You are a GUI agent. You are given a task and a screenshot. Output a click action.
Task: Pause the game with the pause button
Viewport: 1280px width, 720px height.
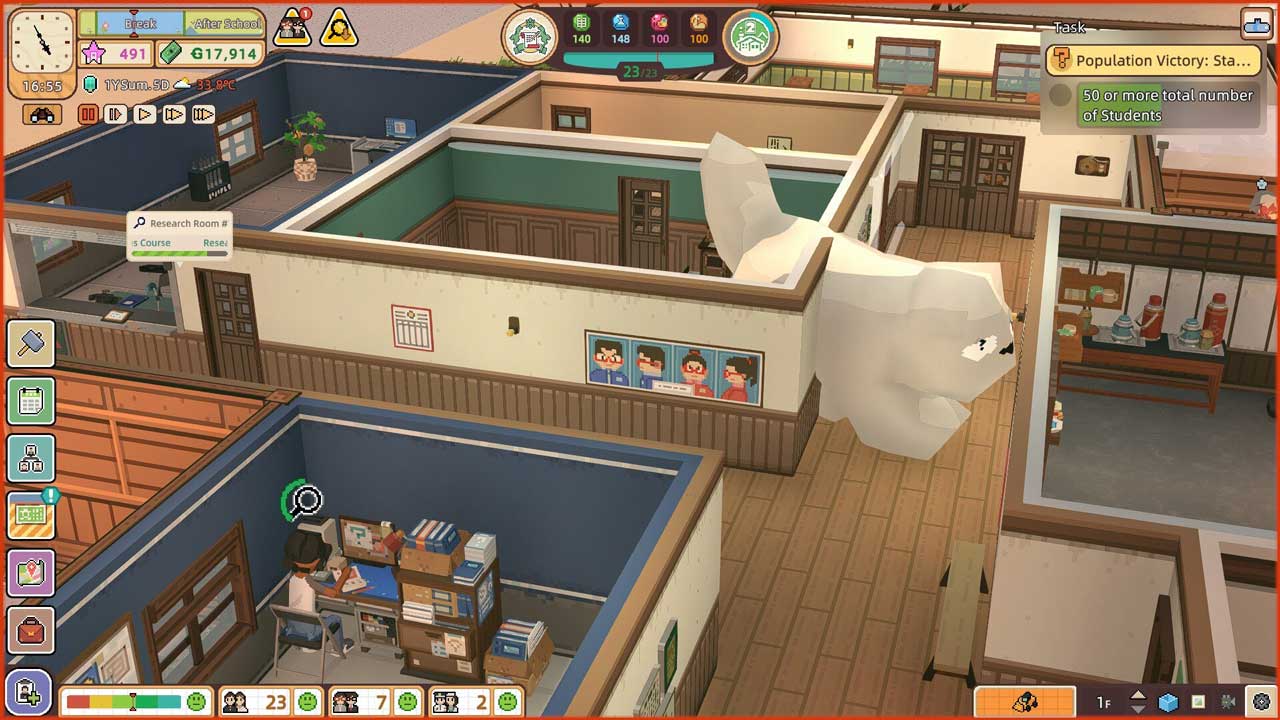(x=88, y=115)
